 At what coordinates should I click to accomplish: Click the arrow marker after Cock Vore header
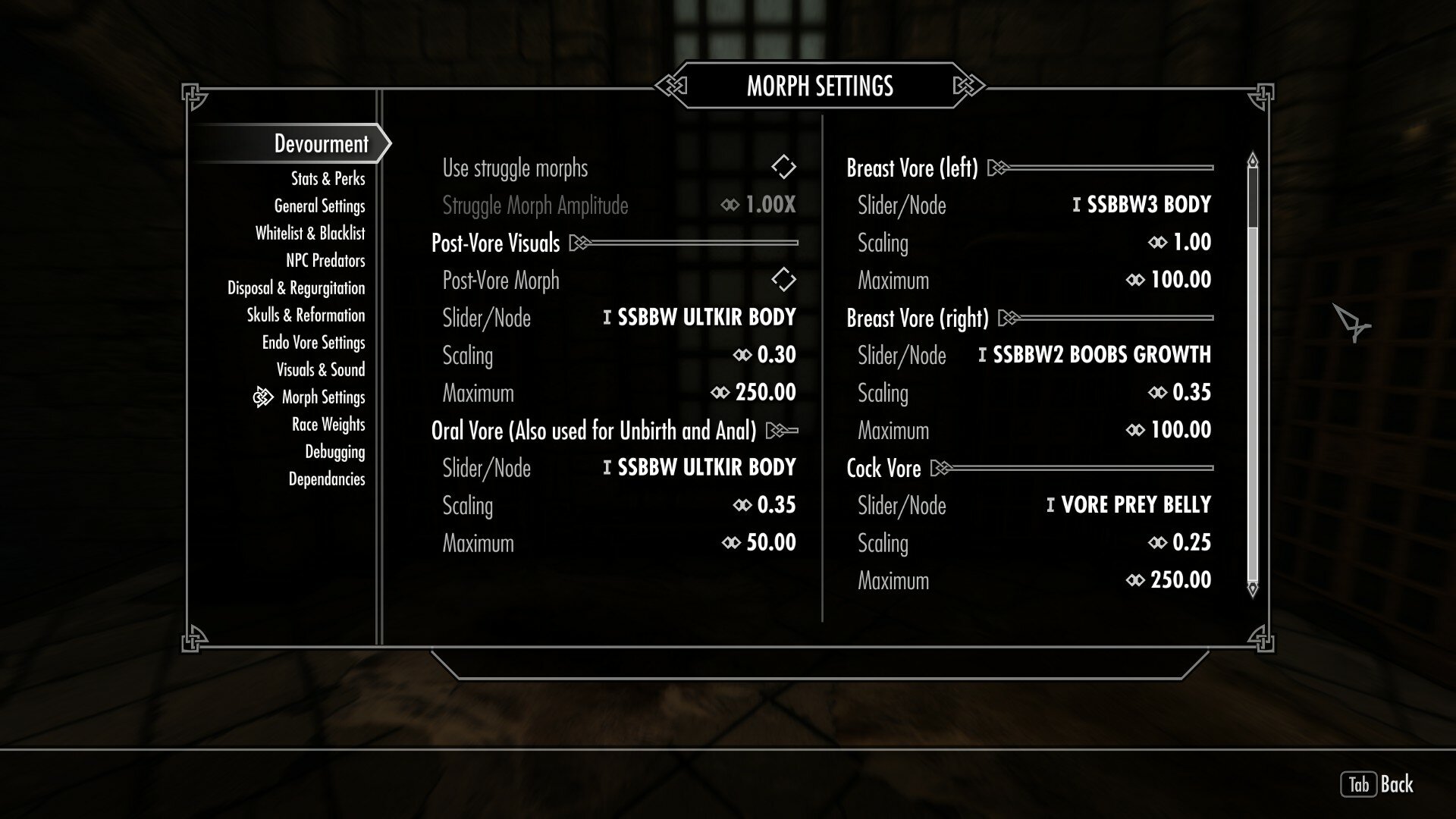pos(940,469)
